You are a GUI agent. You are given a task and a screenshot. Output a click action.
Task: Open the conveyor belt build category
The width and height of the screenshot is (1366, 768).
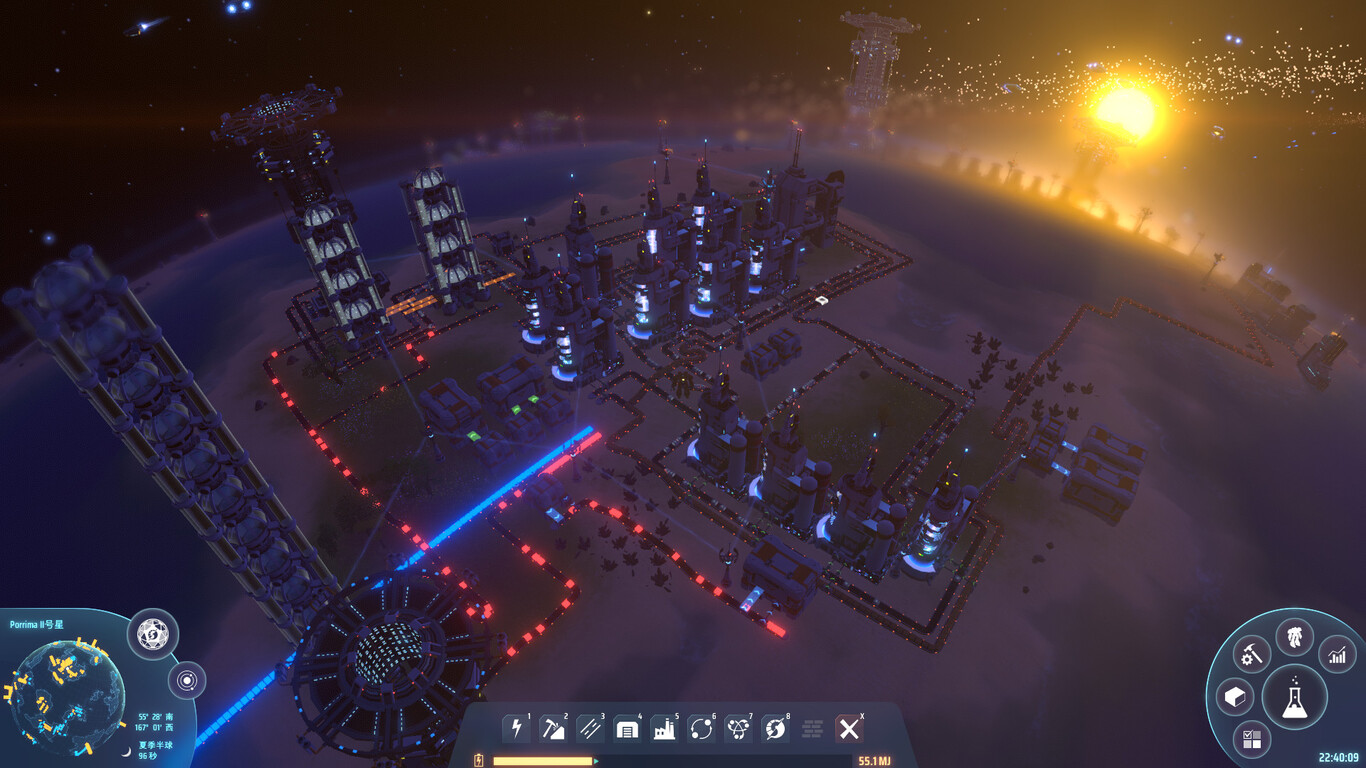click(x=590, y=730)
